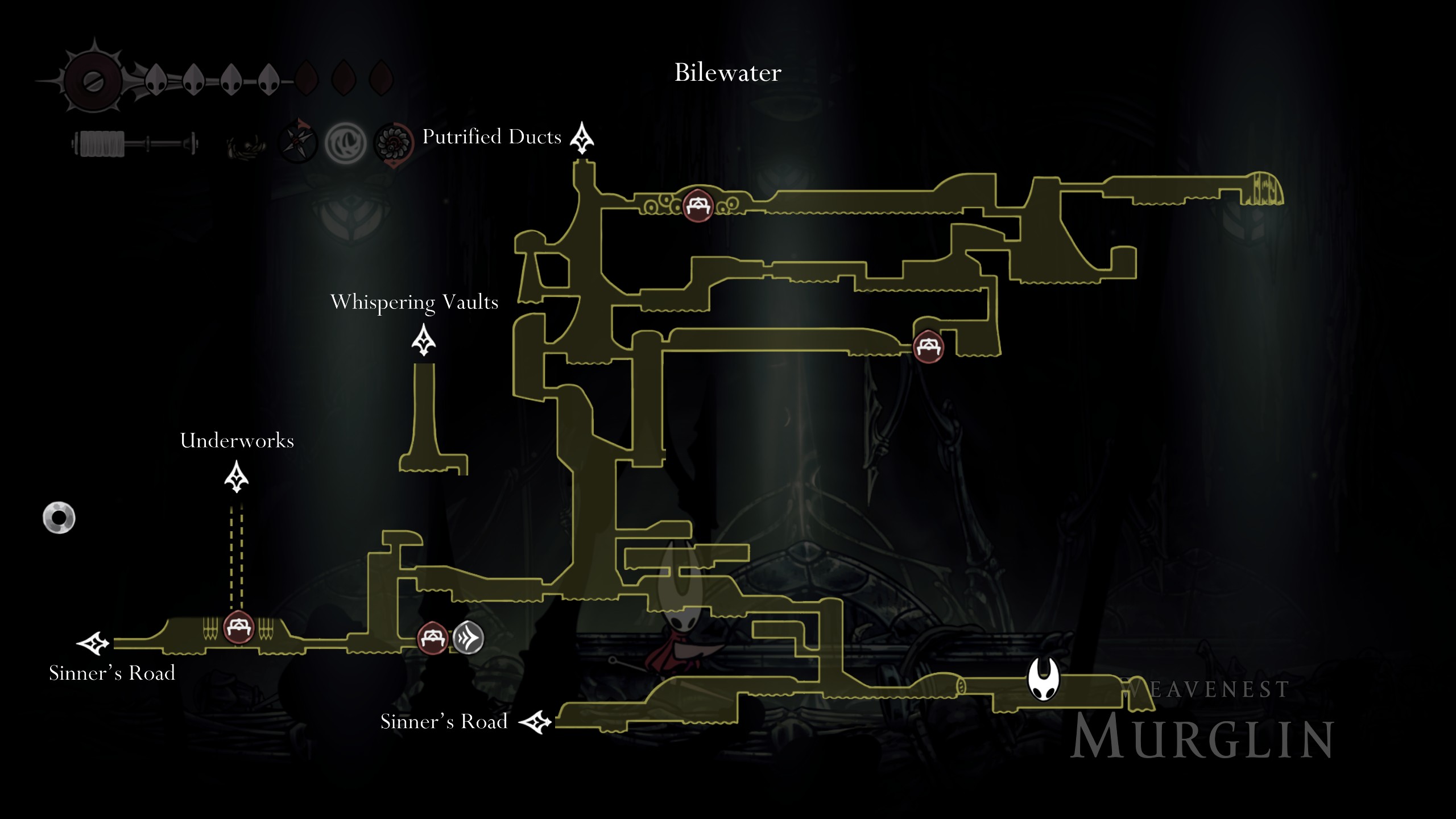Click the Bilewater map title
The height and width of the screenshot is (819, 1456).
click(x=727, y=72)
